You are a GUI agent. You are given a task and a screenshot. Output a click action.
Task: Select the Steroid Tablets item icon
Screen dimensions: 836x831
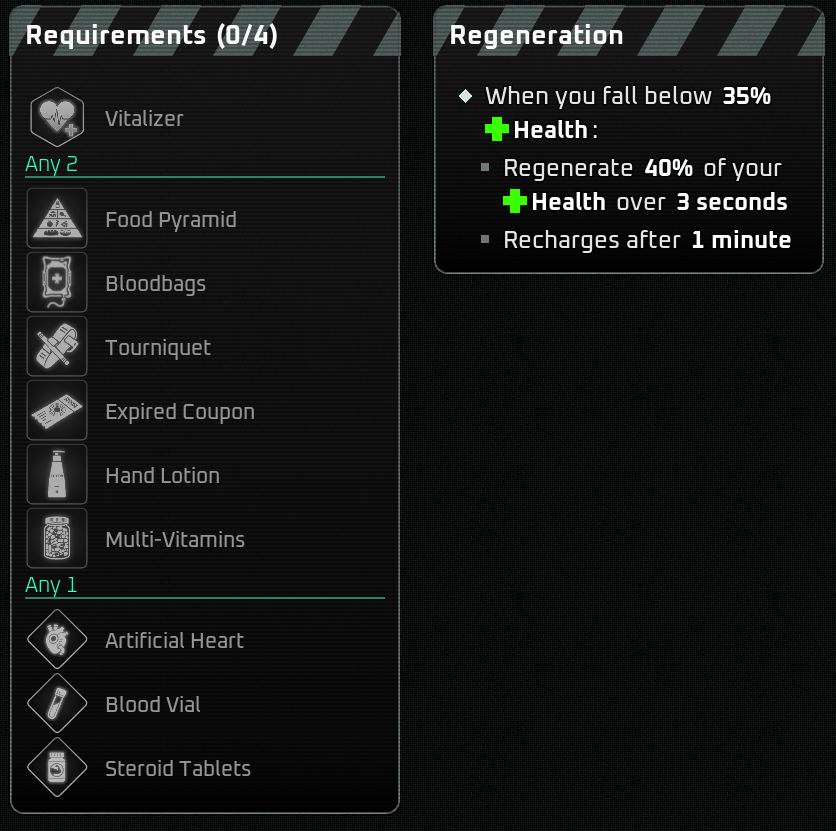(57, 768)
